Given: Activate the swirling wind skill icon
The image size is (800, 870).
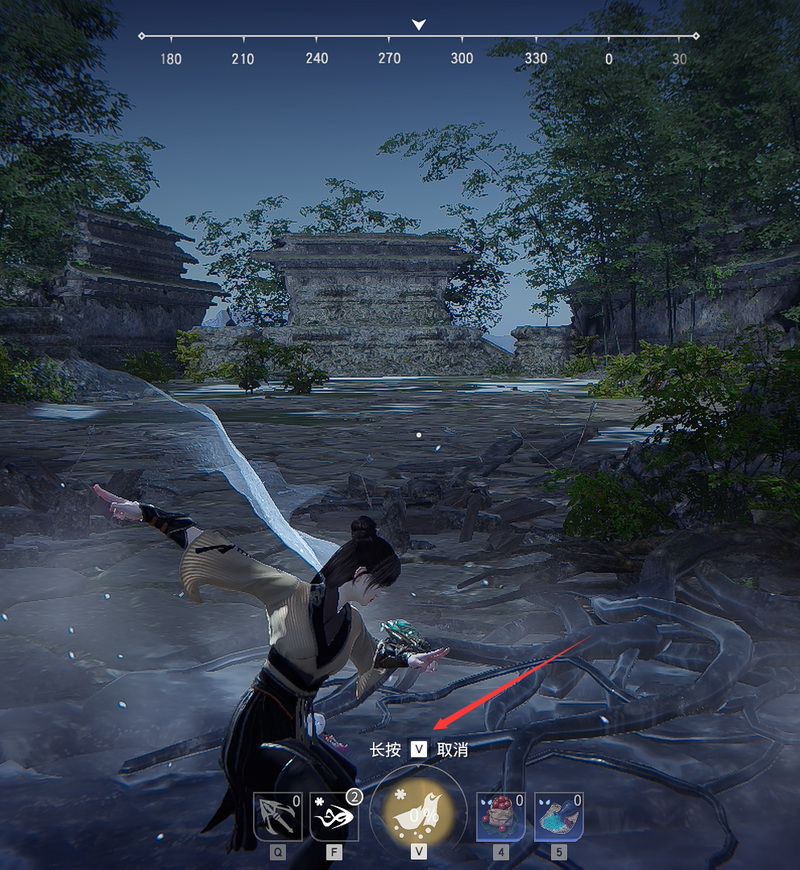Looking at the screenshot, I should 335,816.
